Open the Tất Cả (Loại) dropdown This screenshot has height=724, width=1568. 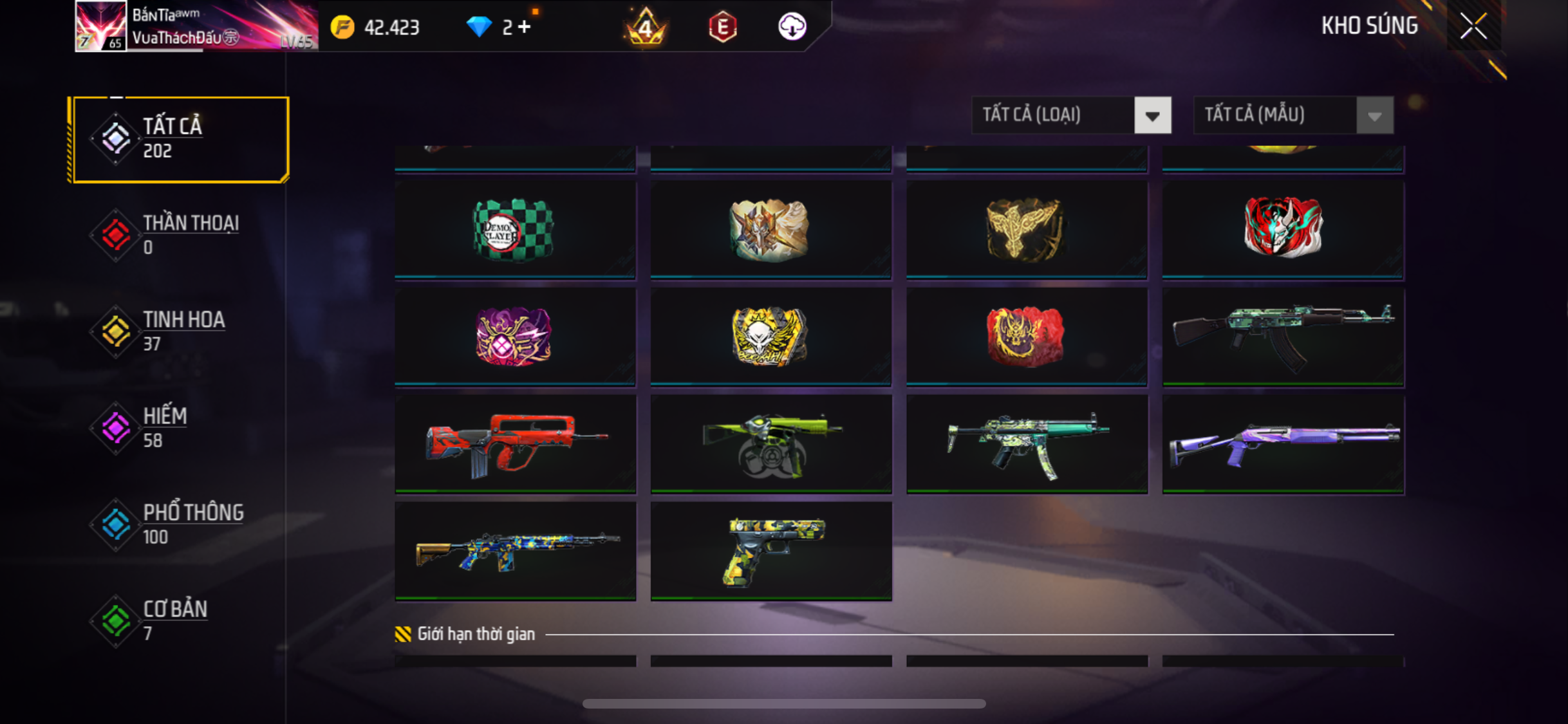(1071, 115)
